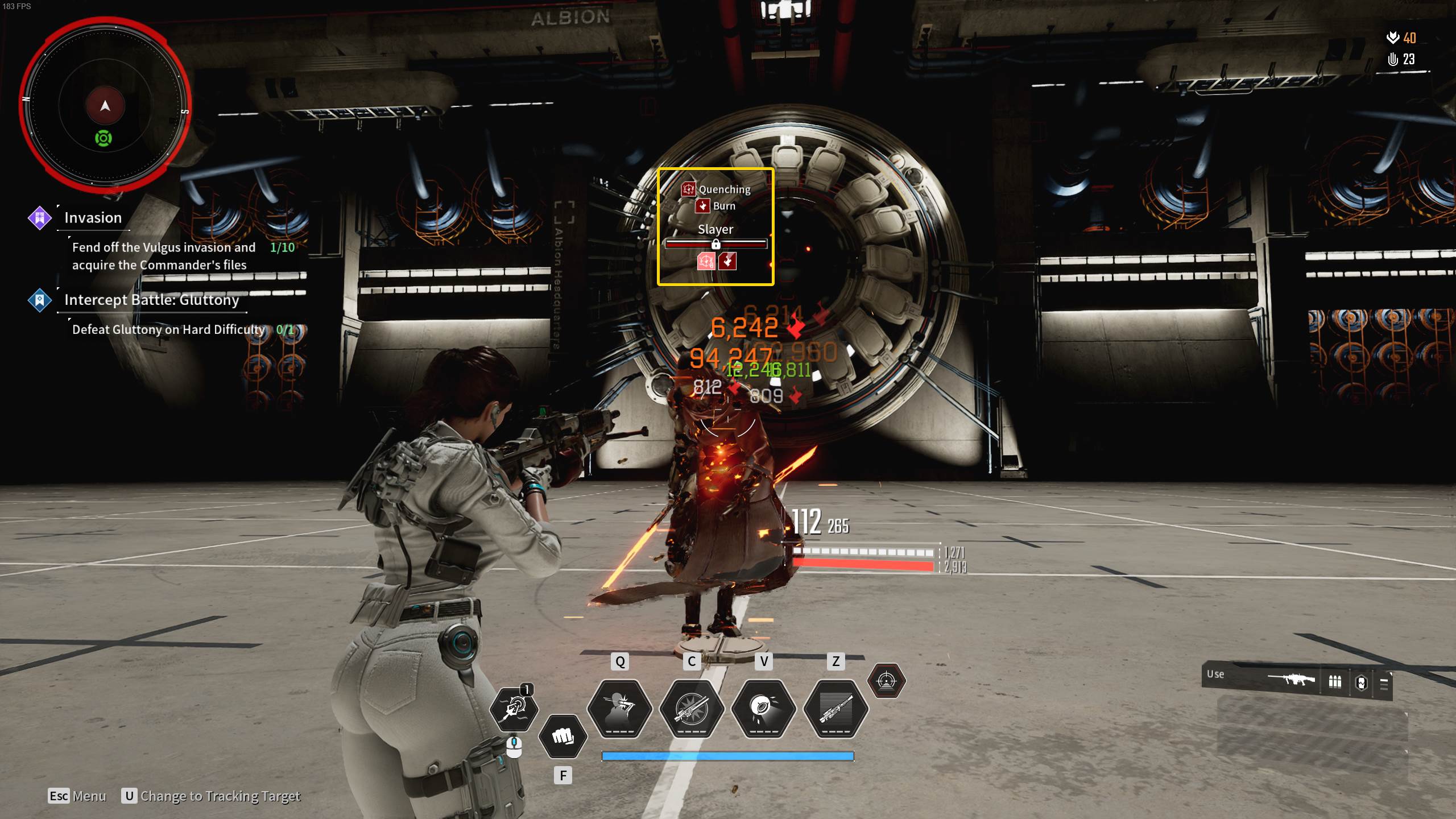Click the hexagonal module icon in weapon panel
Viewport: 1456px width, 819px height.
pyautogui.click(x=1361, y=682)
